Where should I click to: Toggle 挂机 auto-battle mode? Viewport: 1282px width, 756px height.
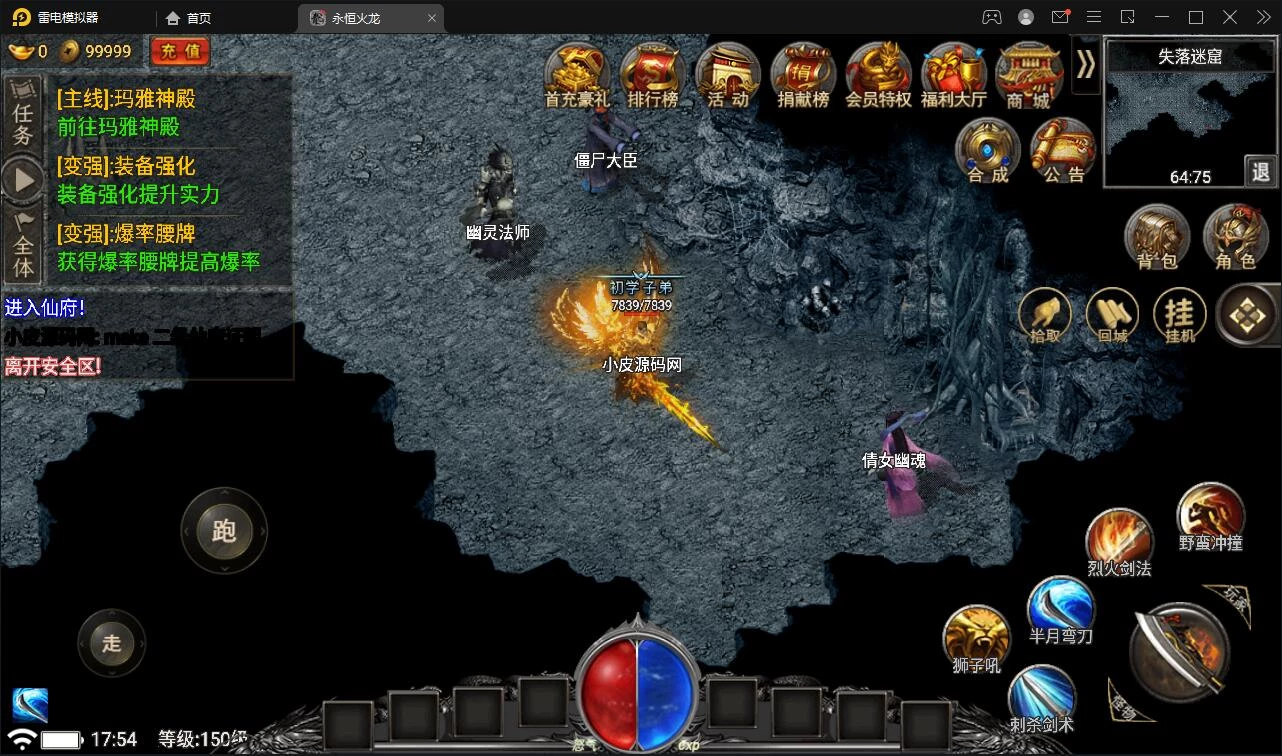[1180, 316]
